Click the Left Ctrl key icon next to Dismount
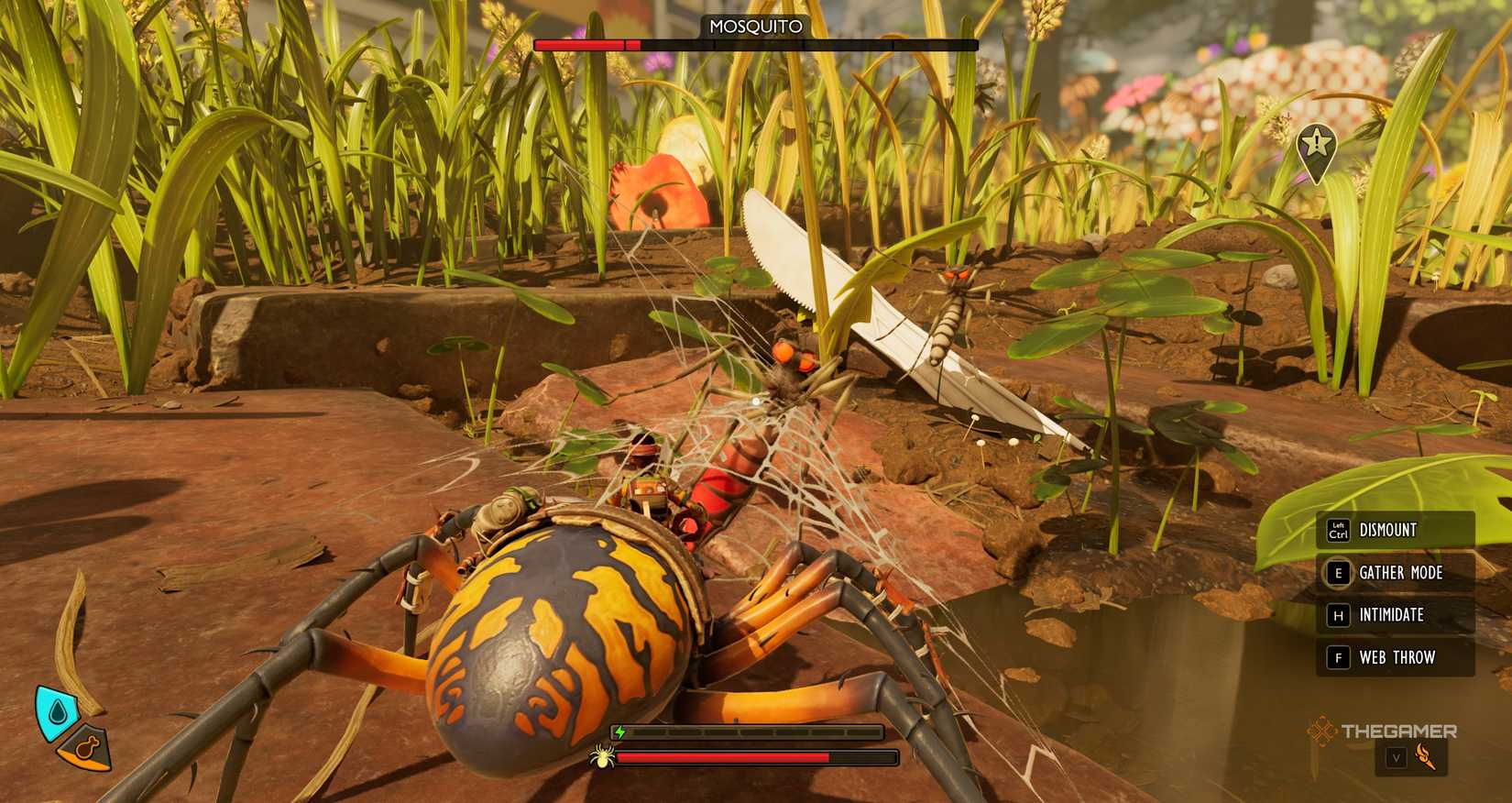1512x803 pixels. click(x=1339, y=530)
